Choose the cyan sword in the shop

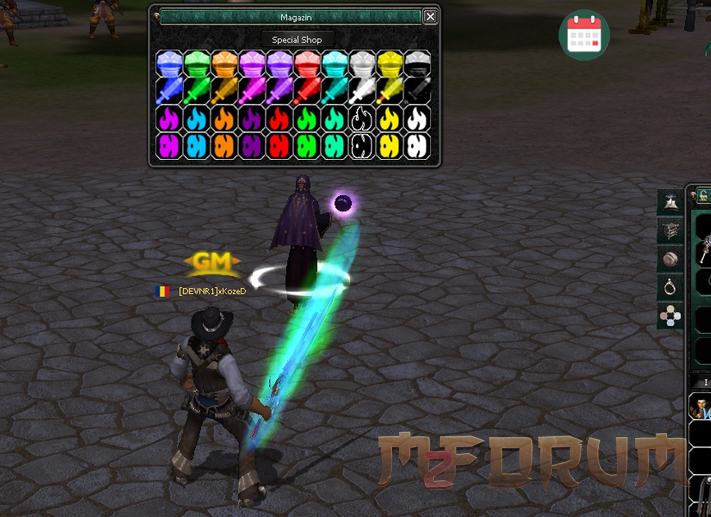(x=335, y=92)
